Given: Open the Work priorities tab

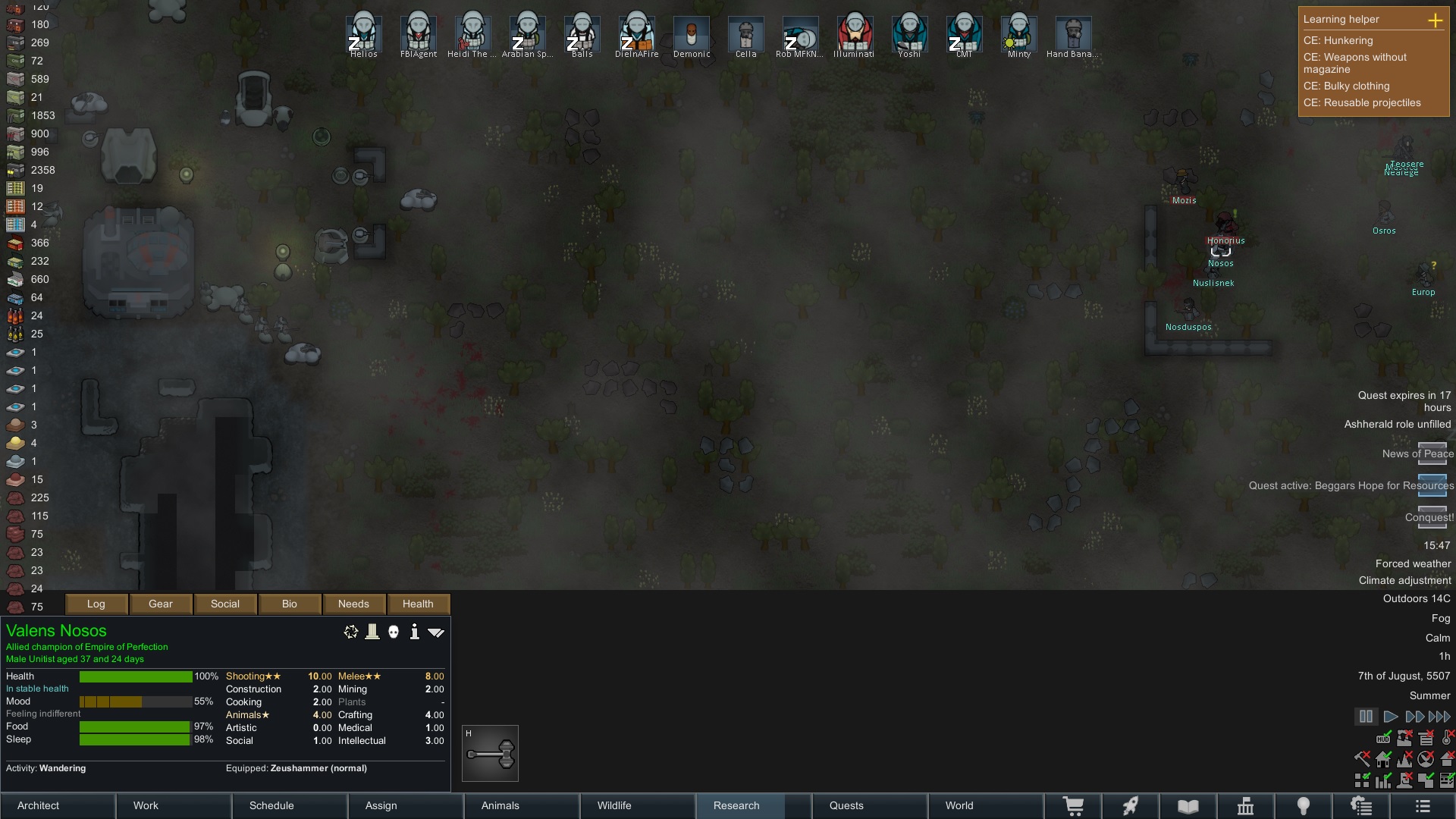Looking at the screenshot, I should click(x=174, y=805).
